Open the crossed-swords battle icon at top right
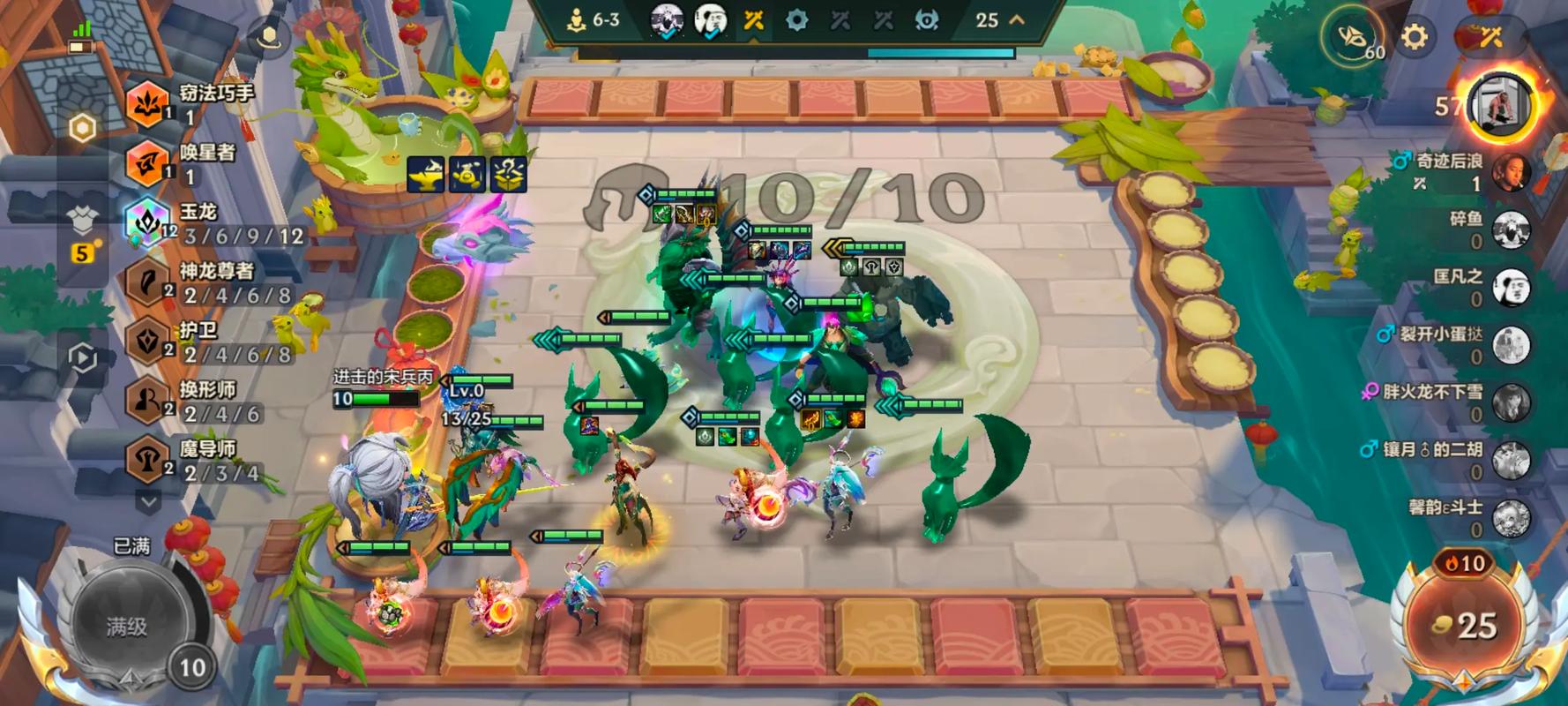Image resolution: width=1568 pixels, height=706 pixels. [1490, 36]
